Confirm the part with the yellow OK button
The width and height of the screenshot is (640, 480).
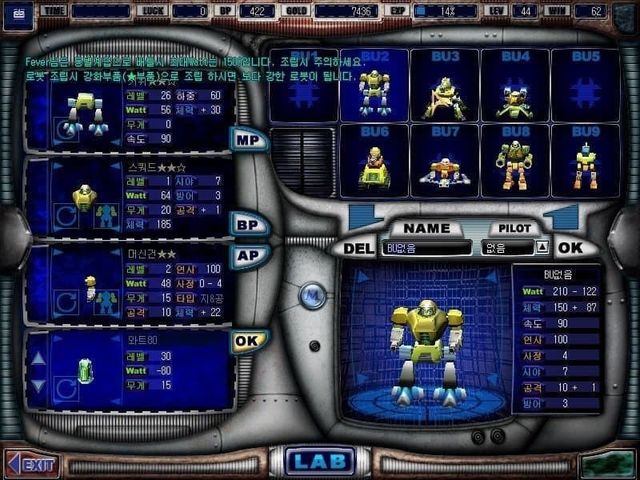point(248,341)
